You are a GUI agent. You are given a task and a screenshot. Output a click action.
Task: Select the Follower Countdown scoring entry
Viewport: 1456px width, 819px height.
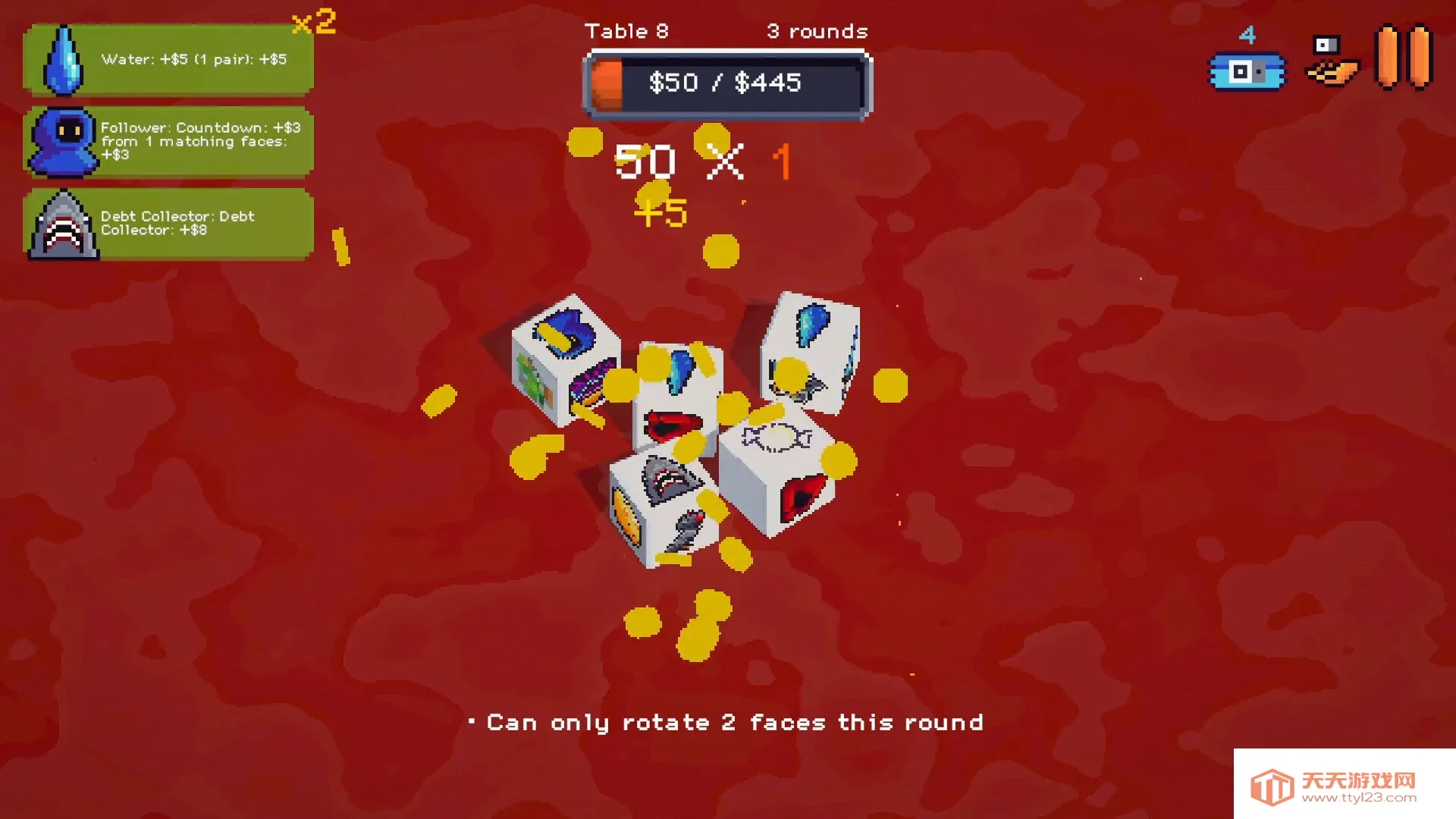[x=168, y=142]
